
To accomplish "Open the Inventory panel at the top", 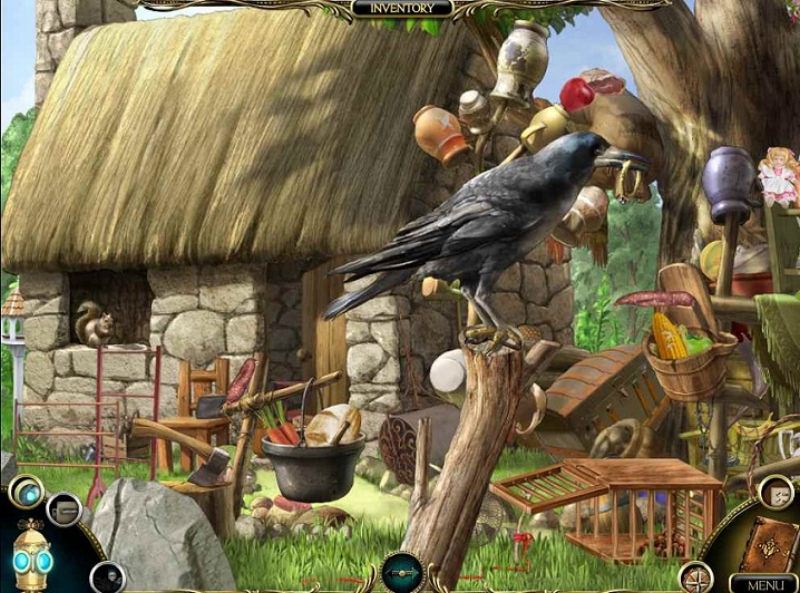I will pos(402,9).
